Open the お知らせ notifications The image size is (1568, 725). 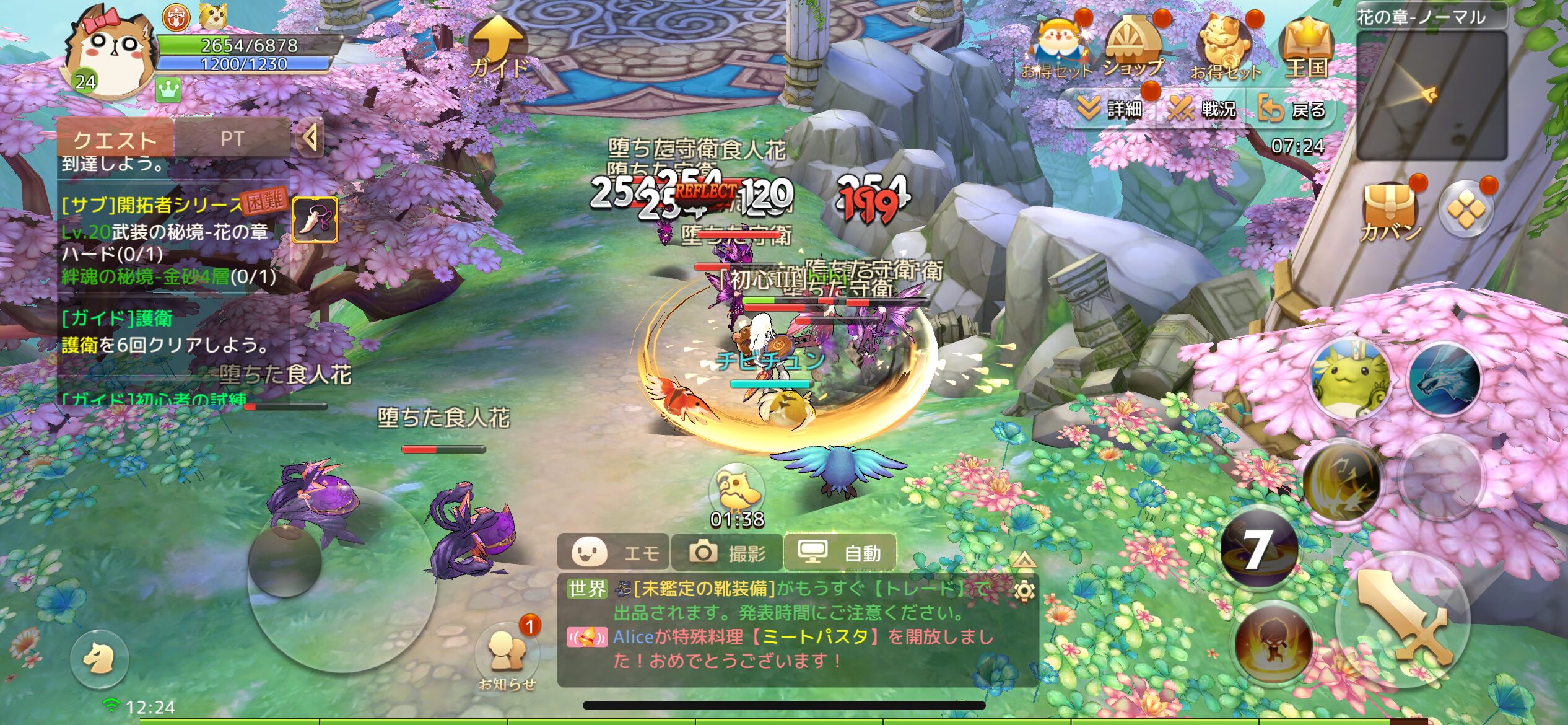(507, 654)
